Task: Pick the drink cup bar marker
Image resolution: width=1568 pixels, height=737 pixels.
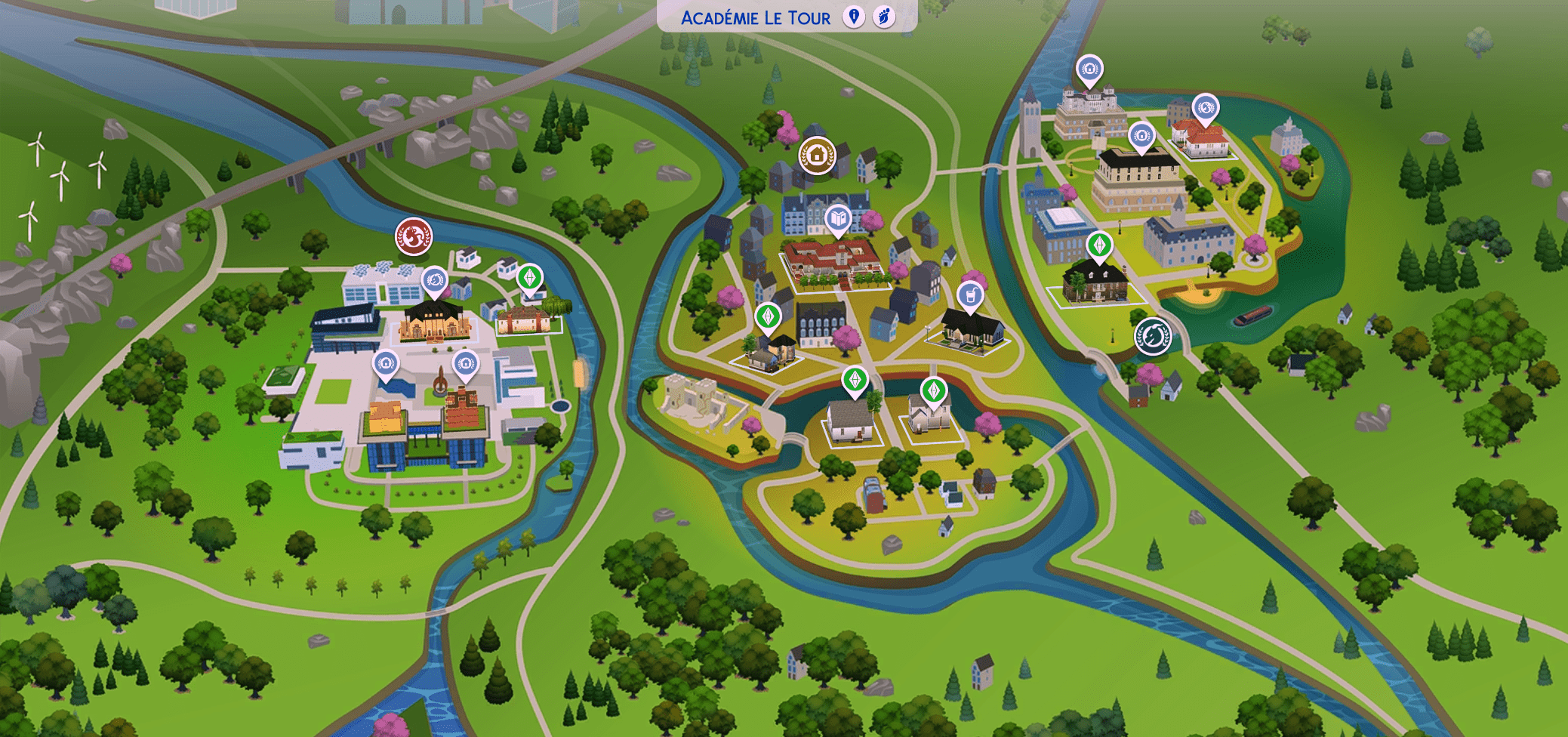Action: (x=970, y=295)
